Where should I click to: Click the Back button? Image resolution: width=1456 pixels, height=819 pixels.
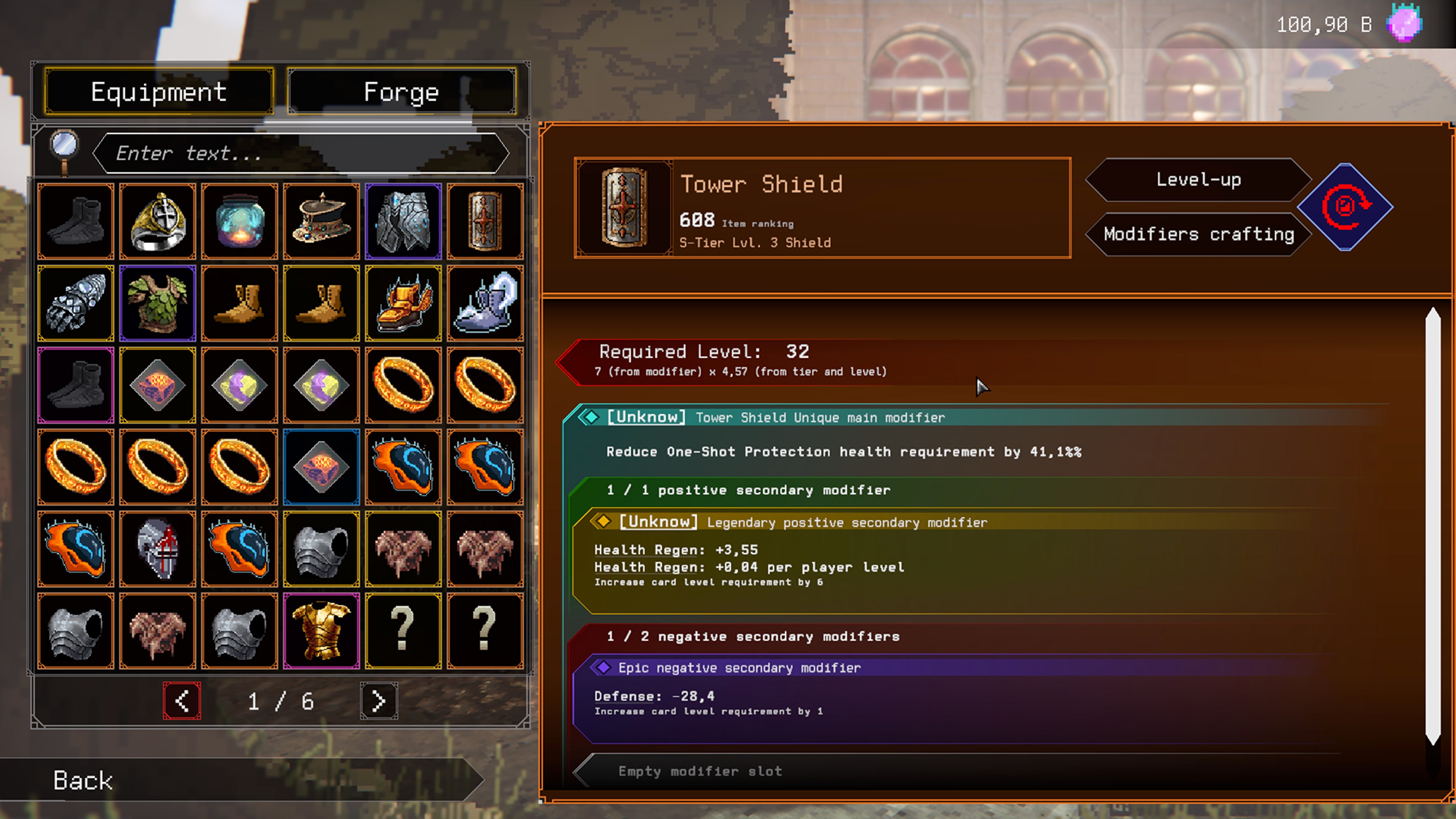click(83, 781)
